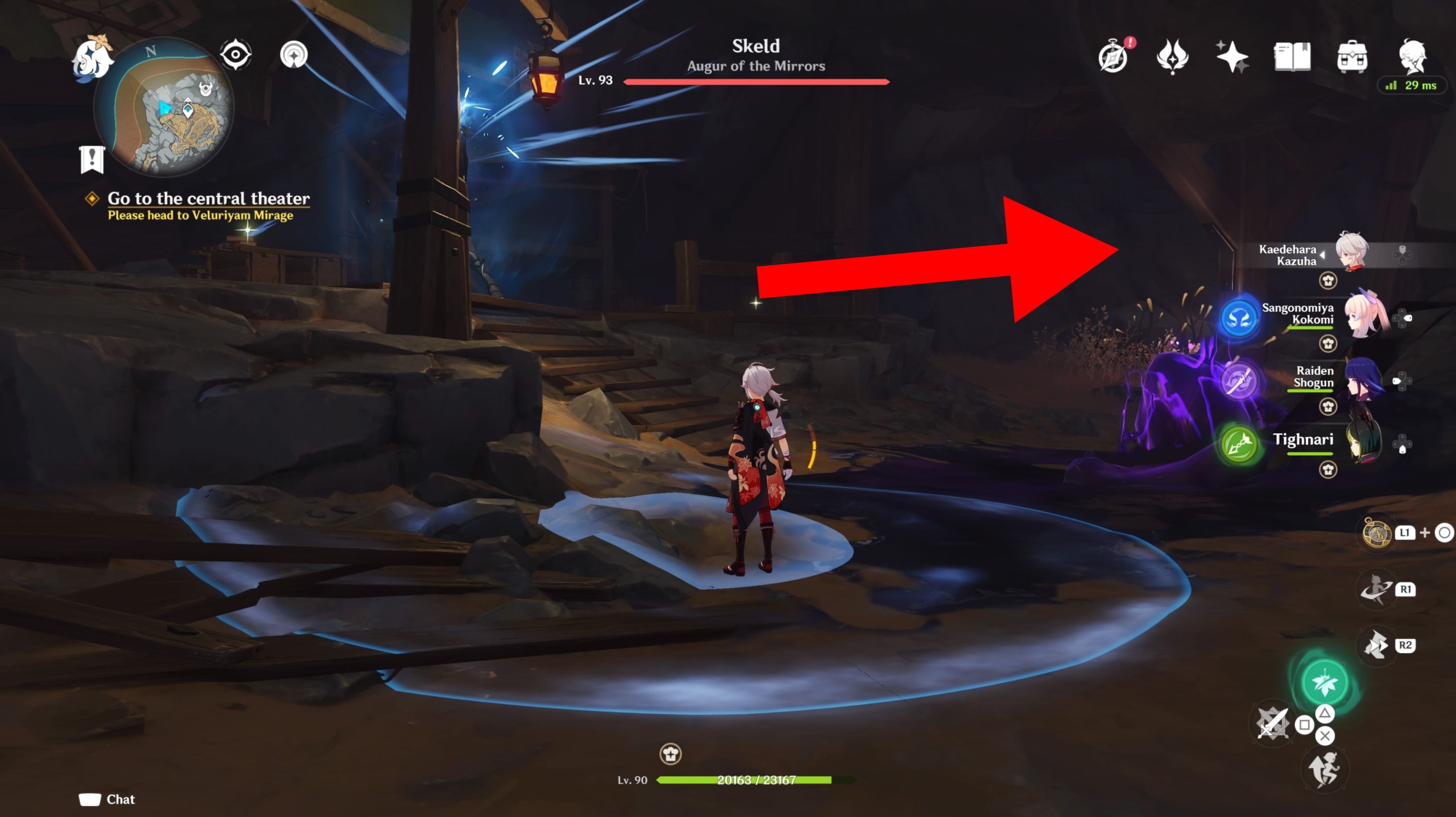
Task: Tap Raiden Shogun's purple sword skill icon
Action: [x=1240, y=381]
